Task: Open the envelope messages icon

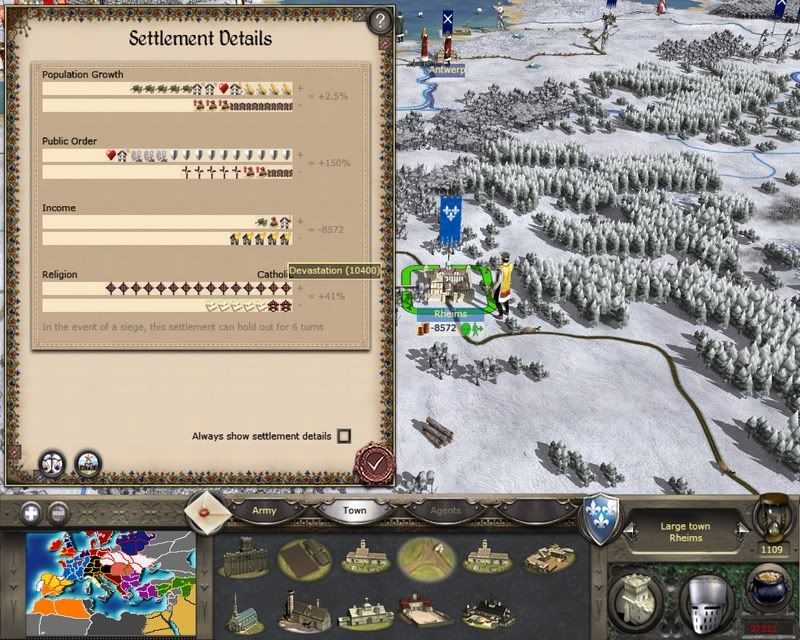Action: pos(205,510)
